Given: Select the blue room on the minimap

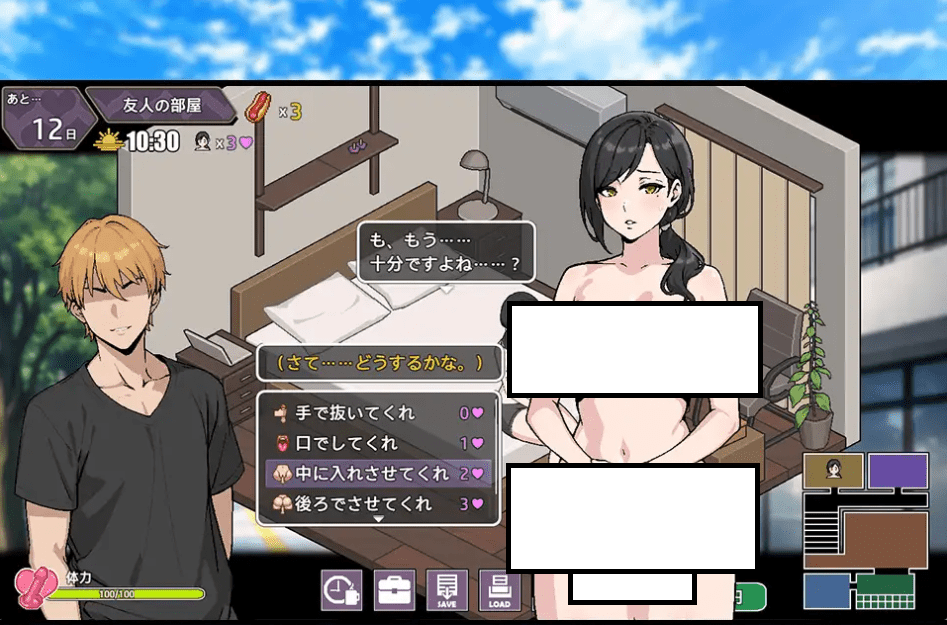Looking at the screenshot, I should 826,590.
